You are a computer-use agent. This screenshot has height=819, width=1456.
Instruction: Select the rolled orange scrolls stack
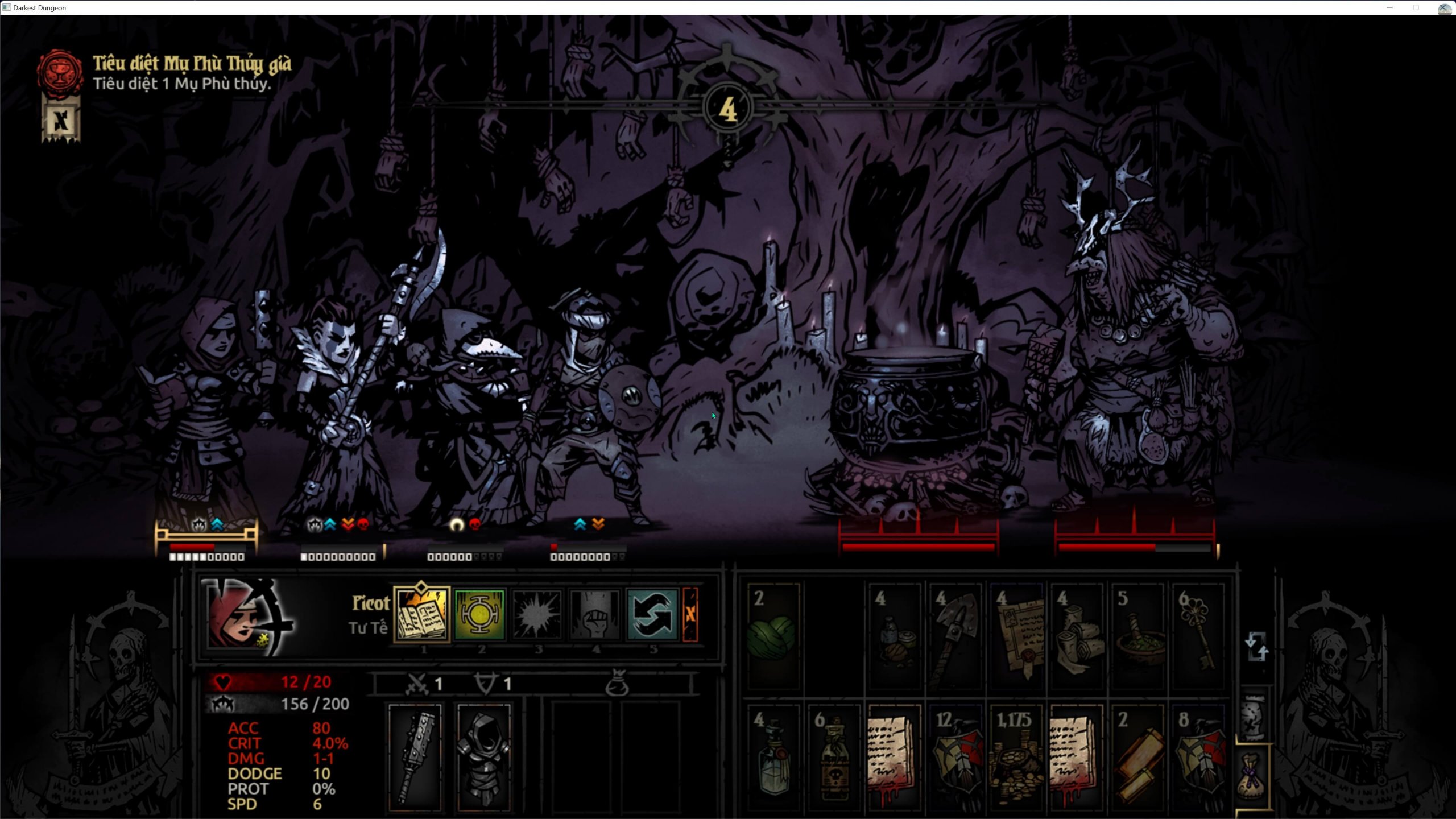coord(1137,758)
